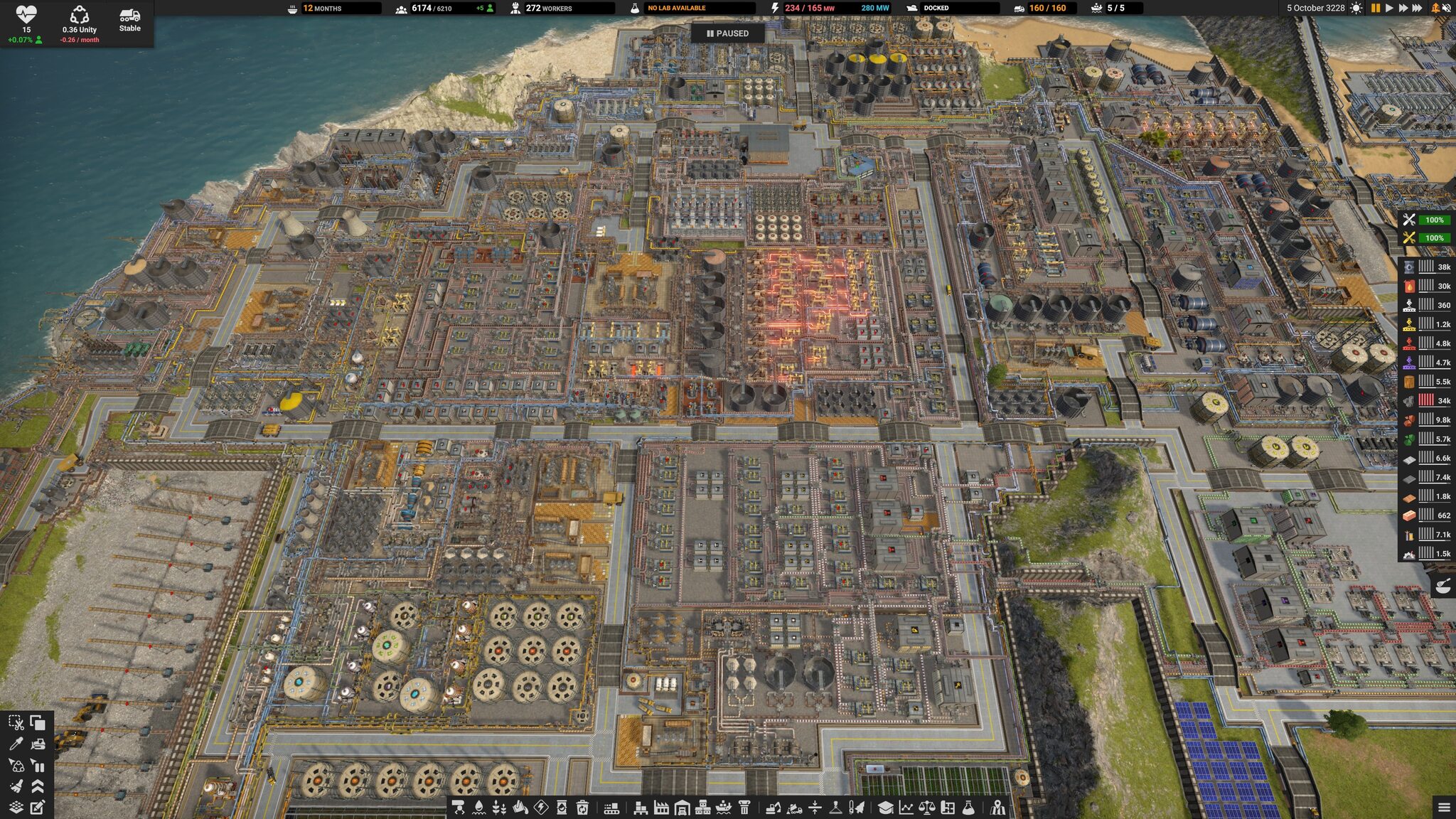Open the rocket launch icon on right edge
This screenshot has height=819, width=1456.
coord(1442,587)
